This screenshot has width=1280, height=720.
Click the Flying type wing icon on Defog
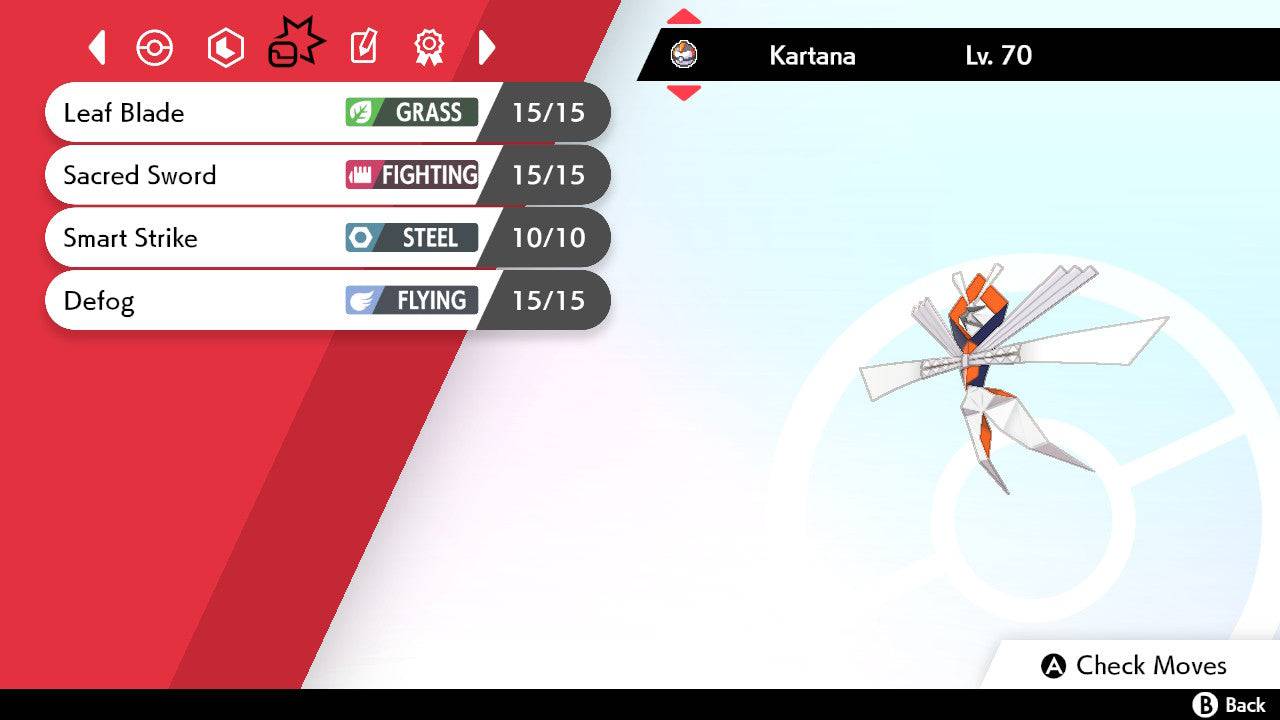(360, 300)
